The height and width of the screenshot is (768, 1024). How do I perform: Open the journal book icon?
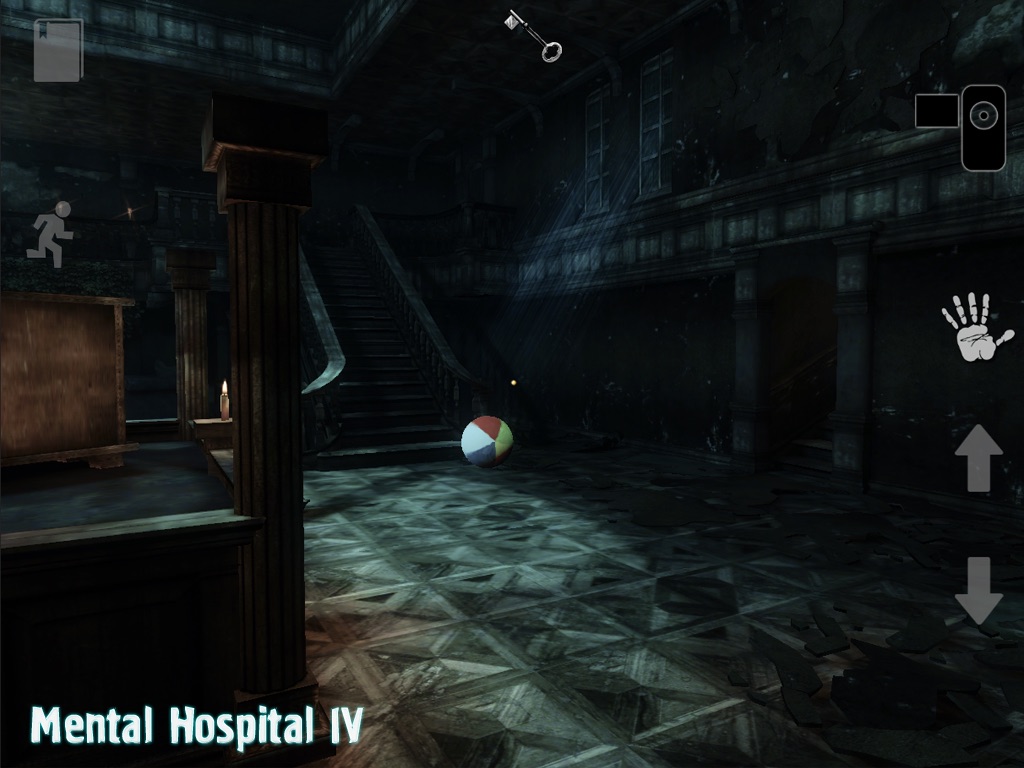pos(57,50)
